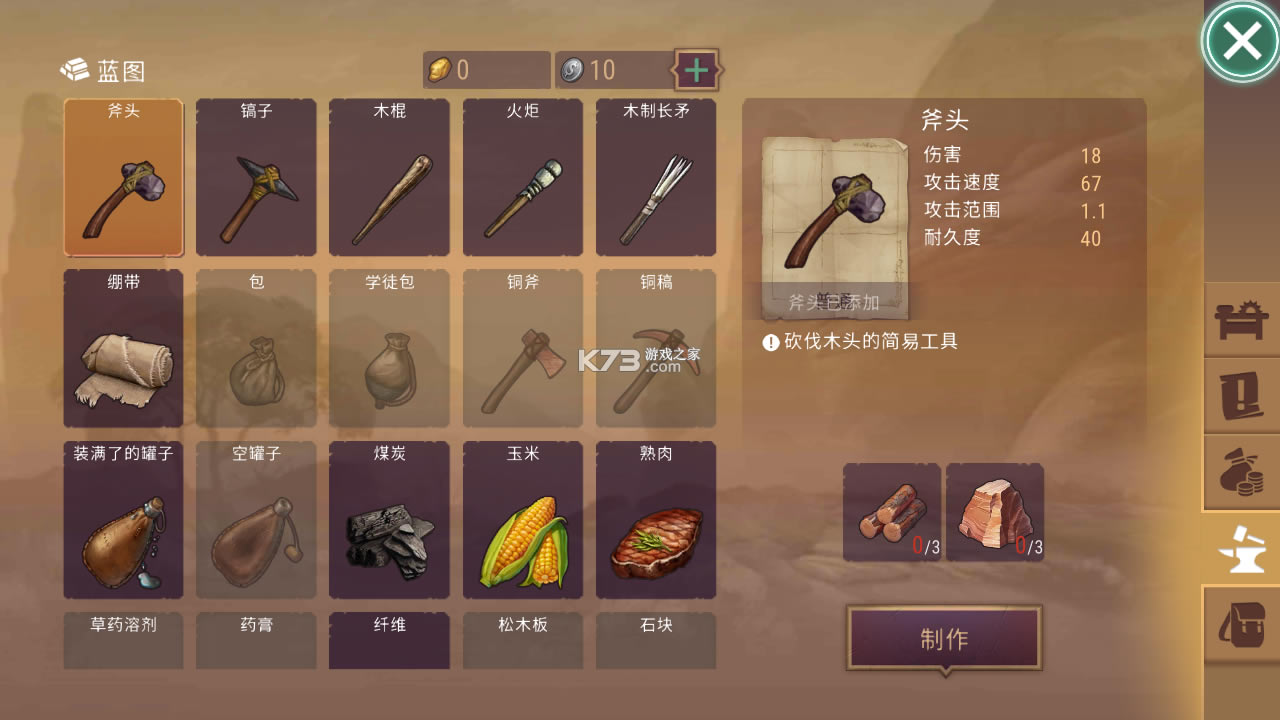Open the coin pouch trading panel

coord(1241,473)
